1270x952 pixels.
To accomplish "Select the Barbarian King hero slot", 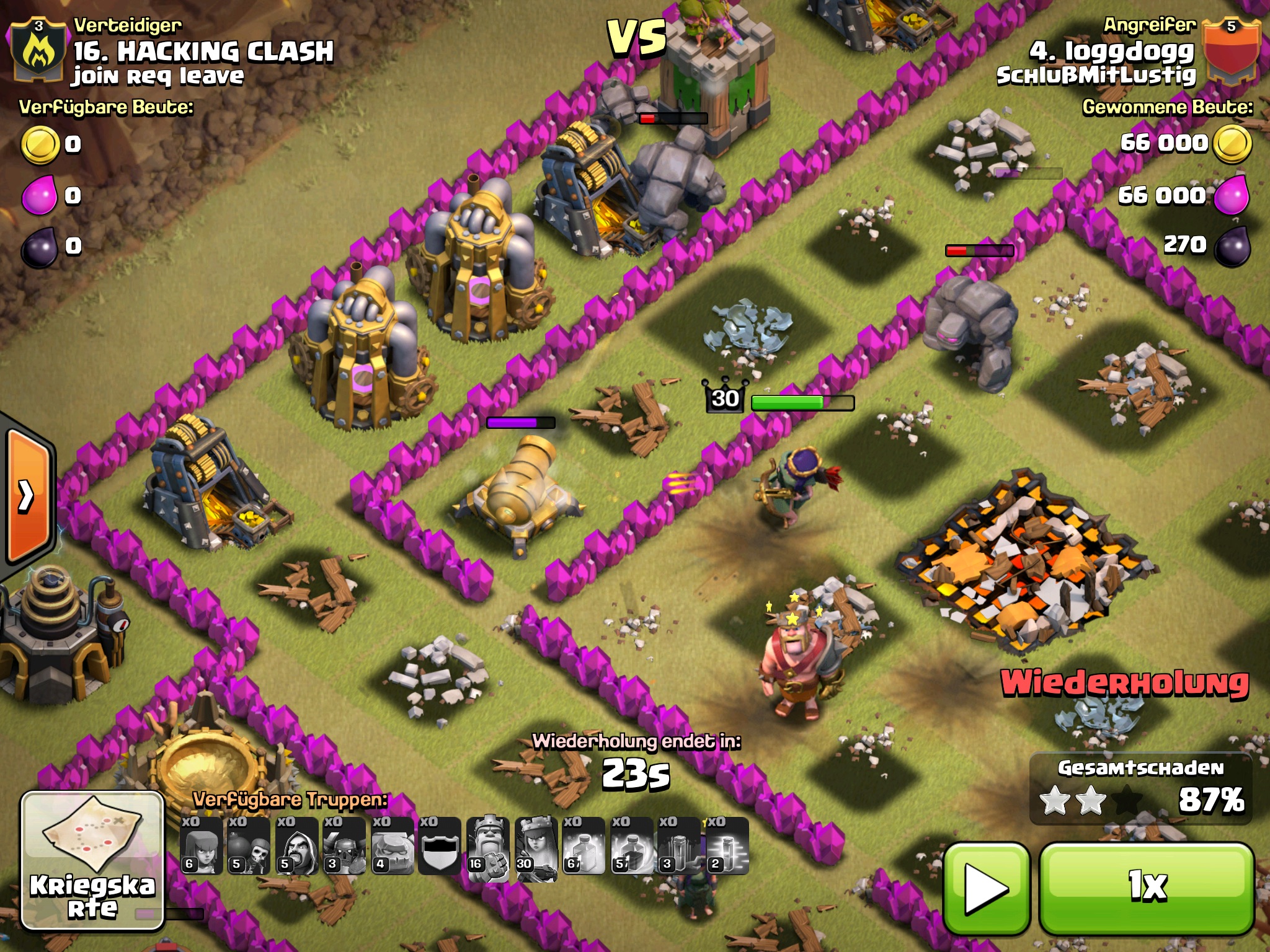I will click(488, 845).
